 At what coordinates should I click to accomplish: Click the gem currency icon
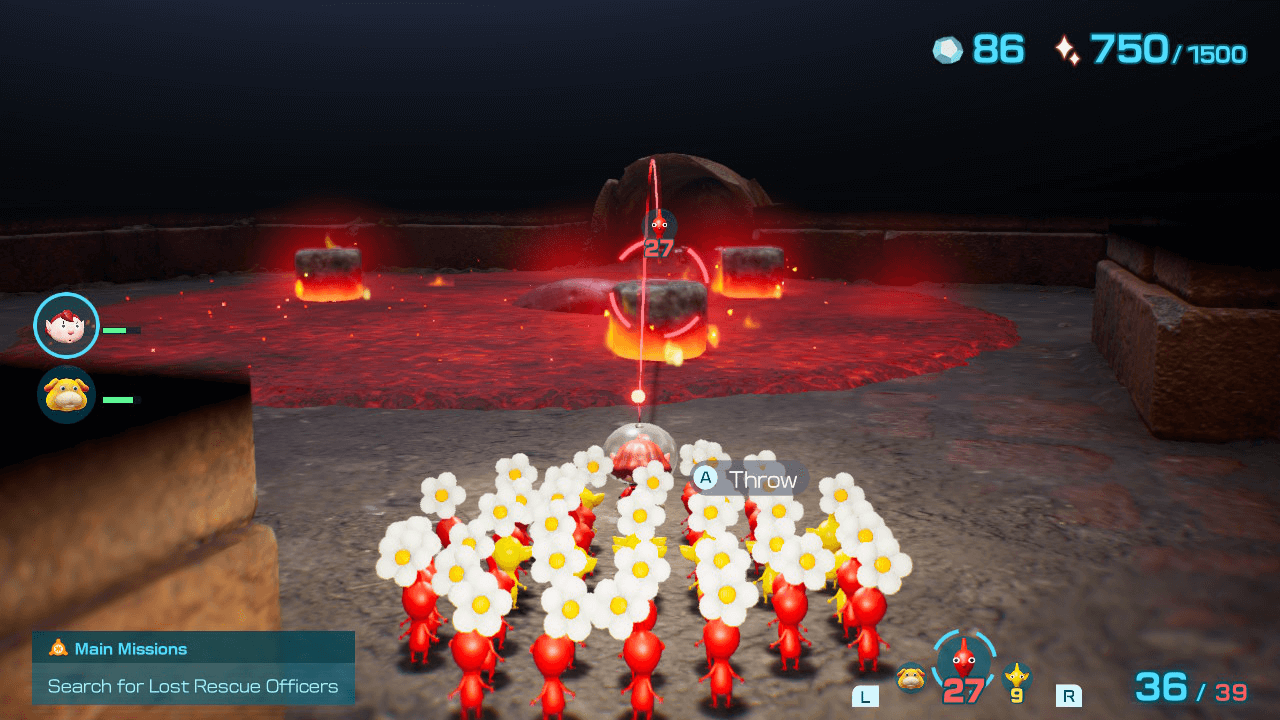948,49
